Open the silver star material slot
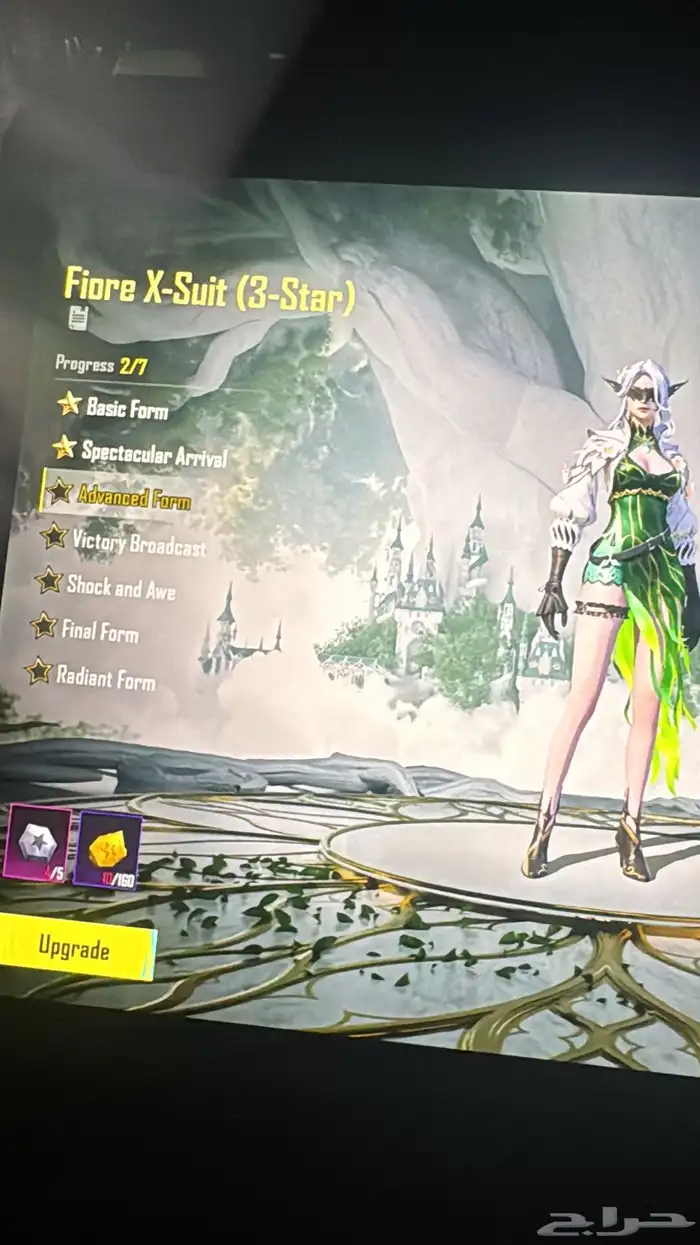Screen dimensions: 700x1245 point(37,842)
